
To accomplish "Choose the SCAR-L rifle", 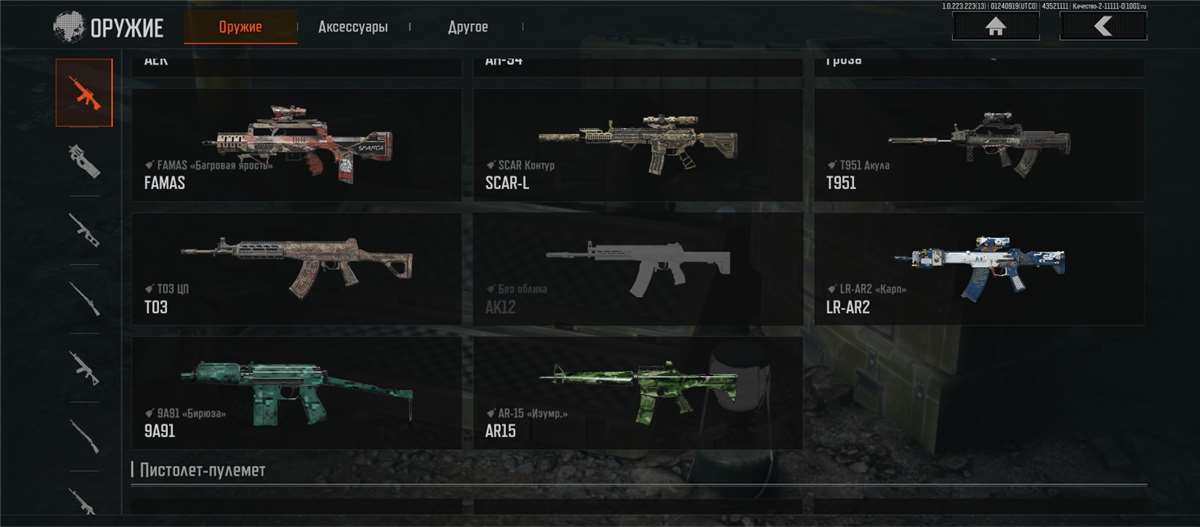I will (637, 145).
